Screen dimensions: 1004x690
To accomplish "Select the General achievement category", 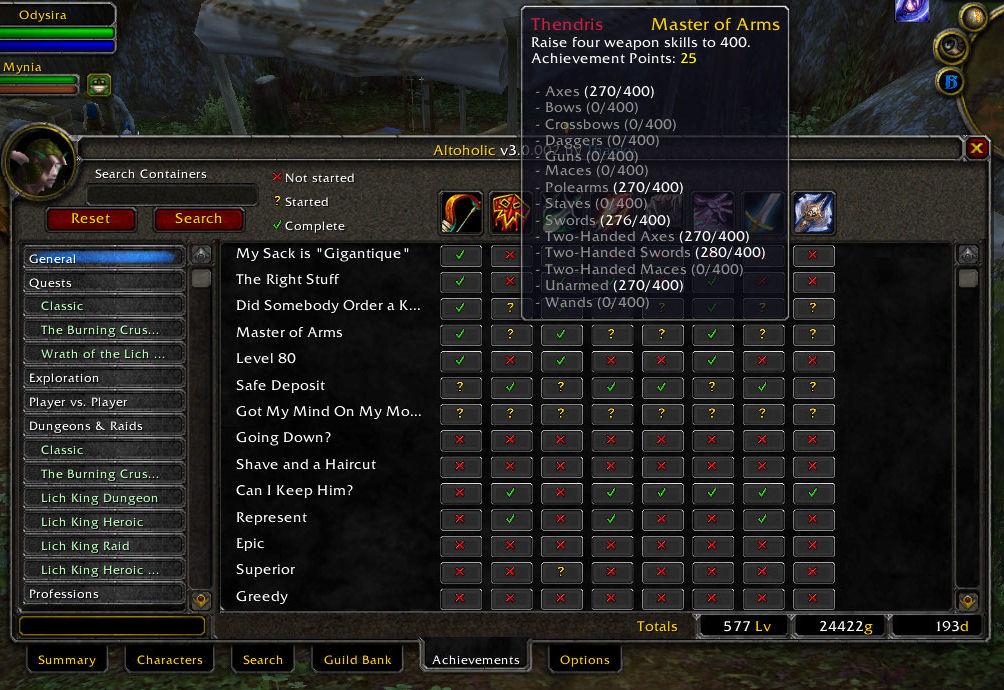I will (104, 258).
